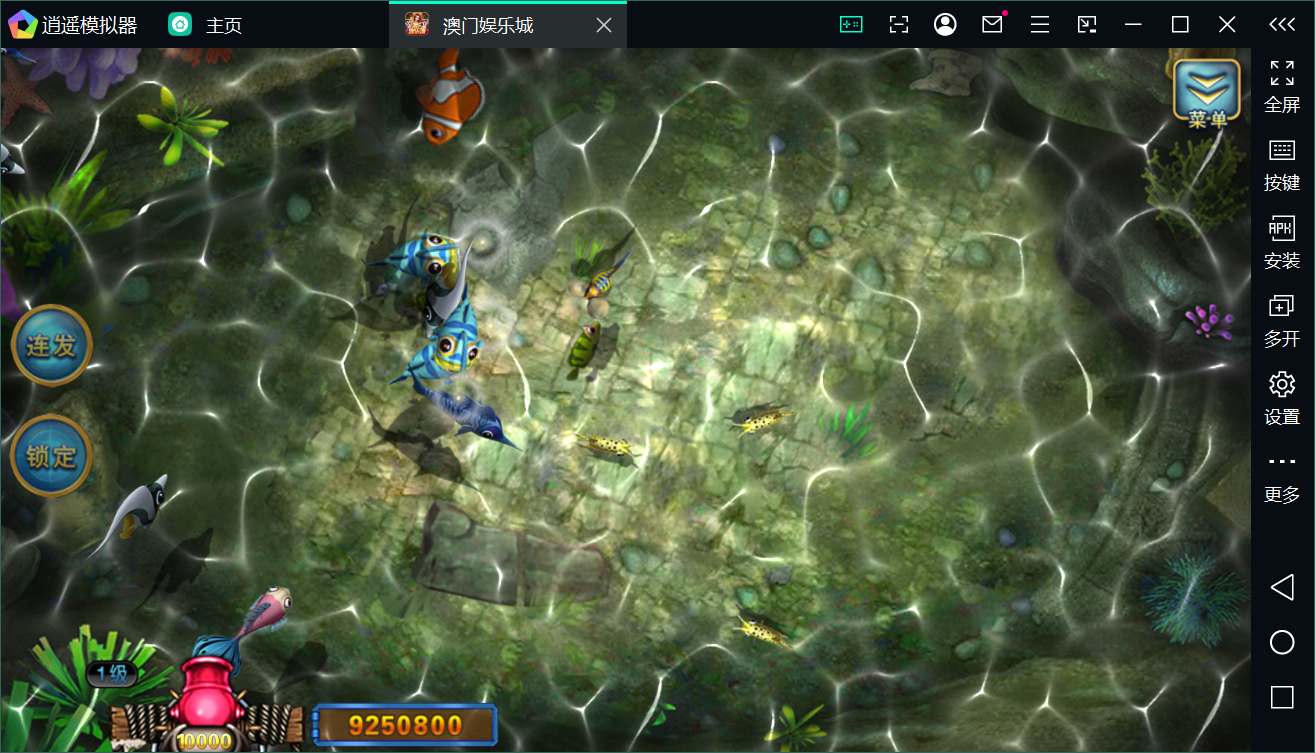This screenshot has width=1315, height=753.
Task: Open the emulator mail inbox icon
Action: (992, 25)
